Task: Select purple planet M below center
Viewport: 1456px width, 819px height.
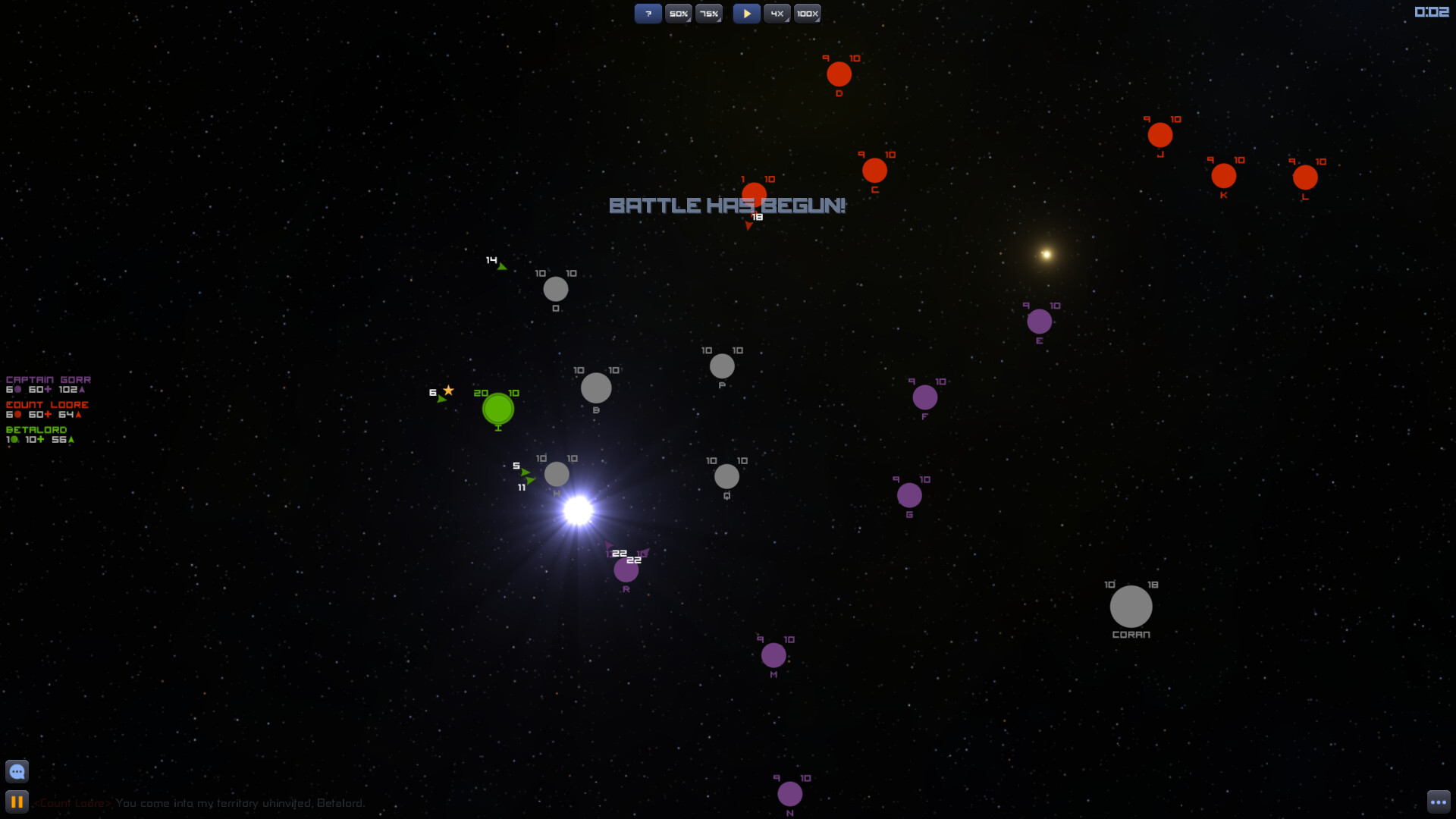Action: click(773, 654)
